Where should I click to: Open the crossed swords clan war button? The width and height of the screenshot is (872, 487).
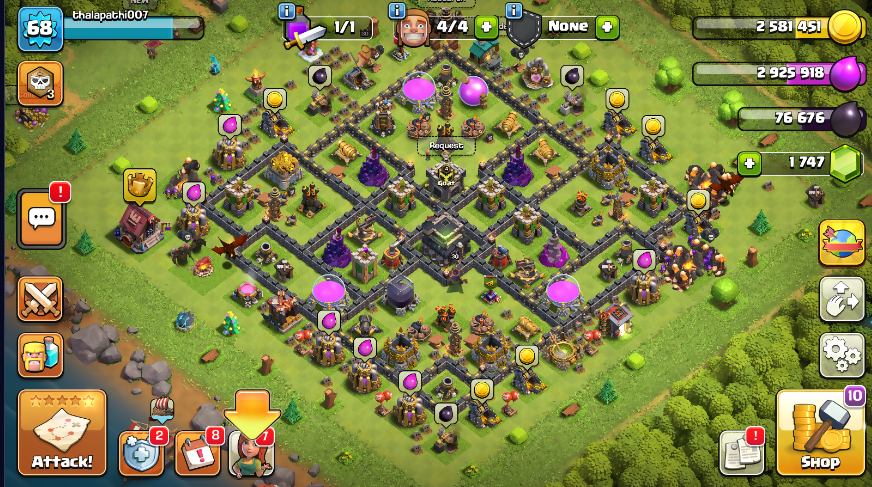click(40, 298)
